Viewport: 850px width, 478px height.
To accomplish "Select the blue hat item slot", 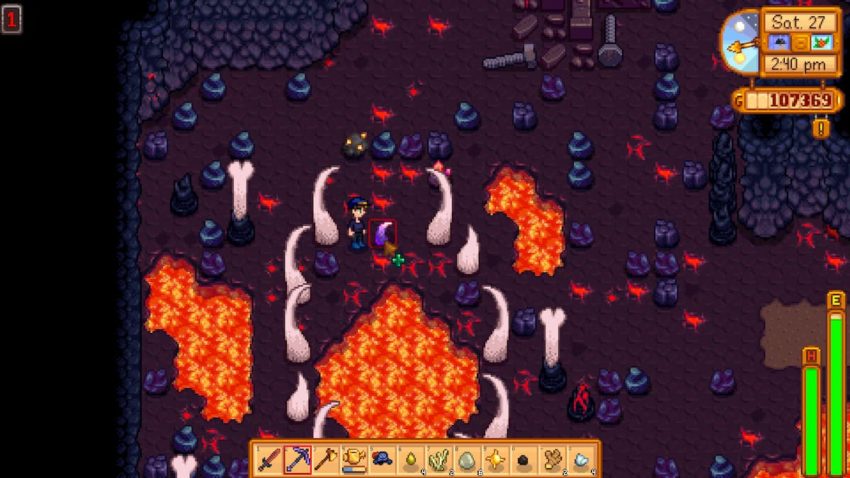I will pos(382,459).
